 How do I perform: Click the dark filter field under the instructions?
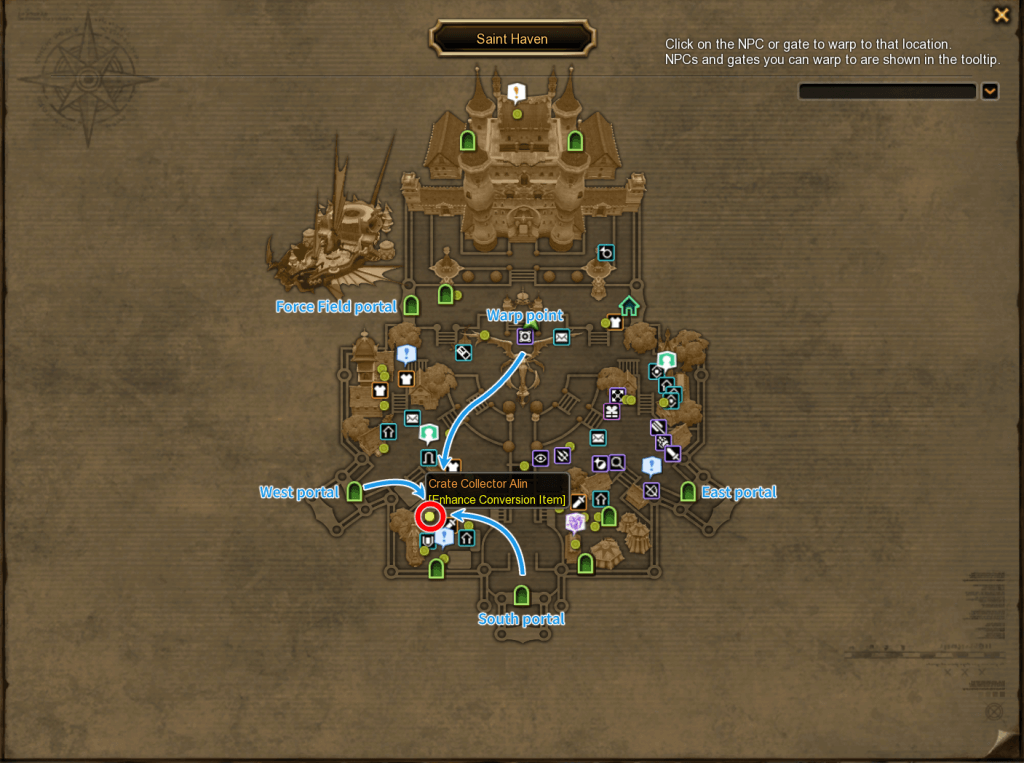[x=886, y=91]
